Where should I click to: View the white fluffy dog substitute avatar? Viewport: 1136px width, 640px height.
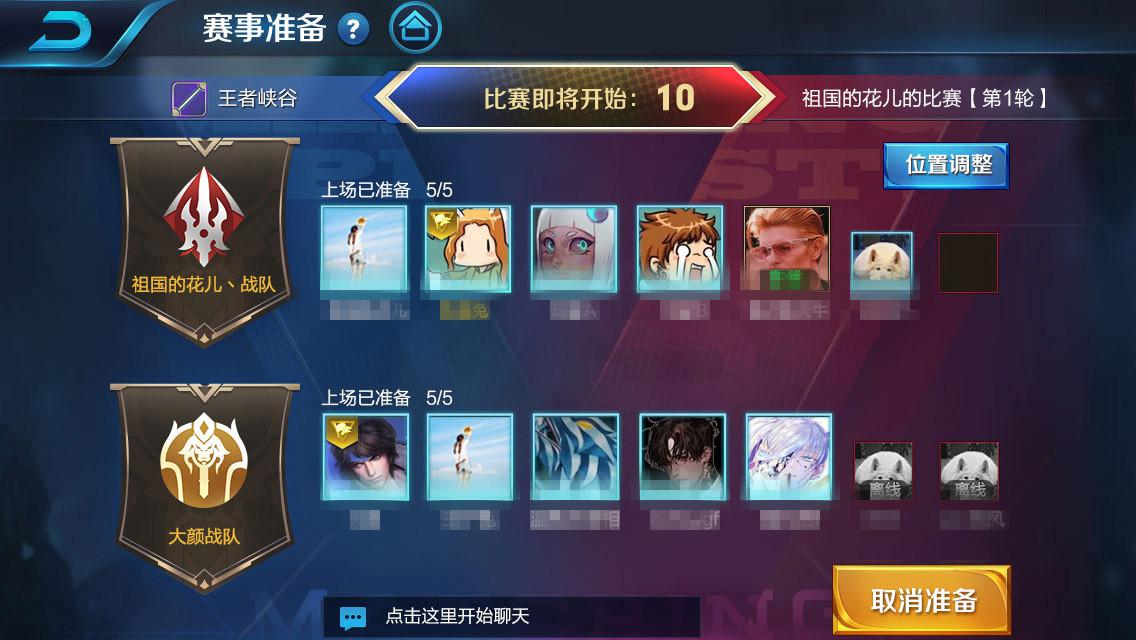pyautogui.click(x=881, y=262)
